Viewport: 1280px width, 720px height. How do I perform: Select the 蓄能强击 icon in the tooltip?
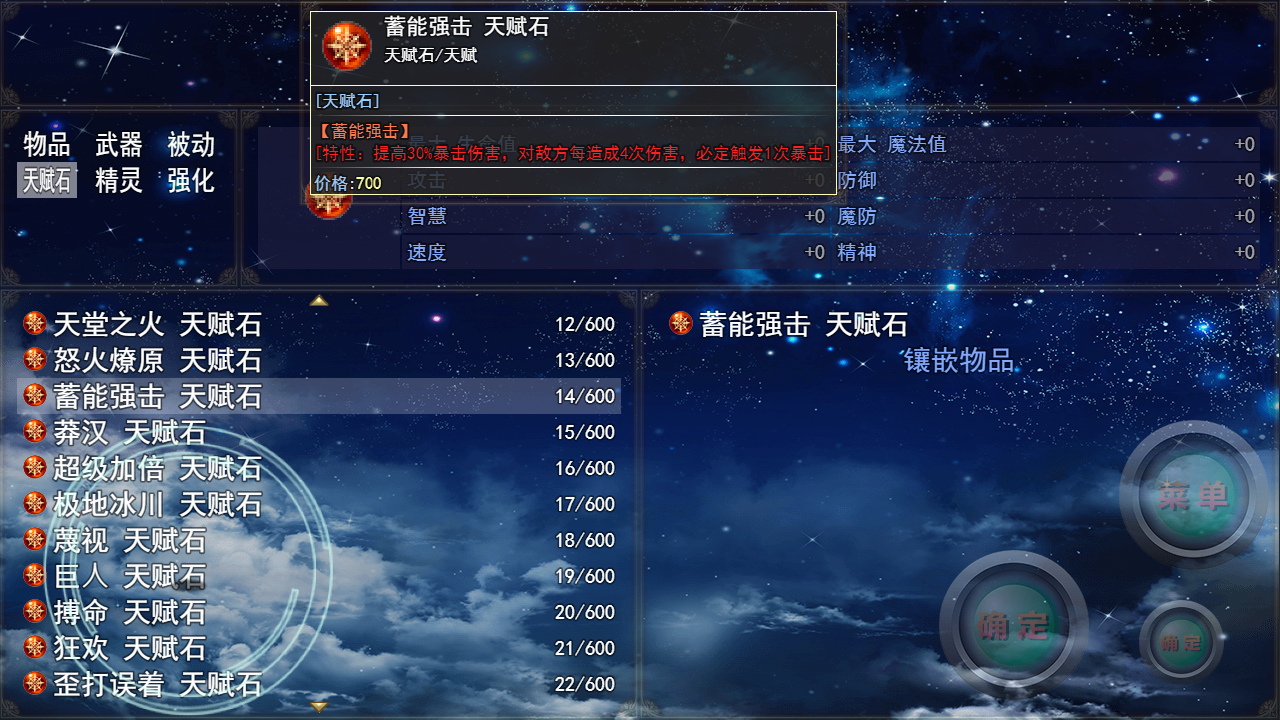(345, 45)
